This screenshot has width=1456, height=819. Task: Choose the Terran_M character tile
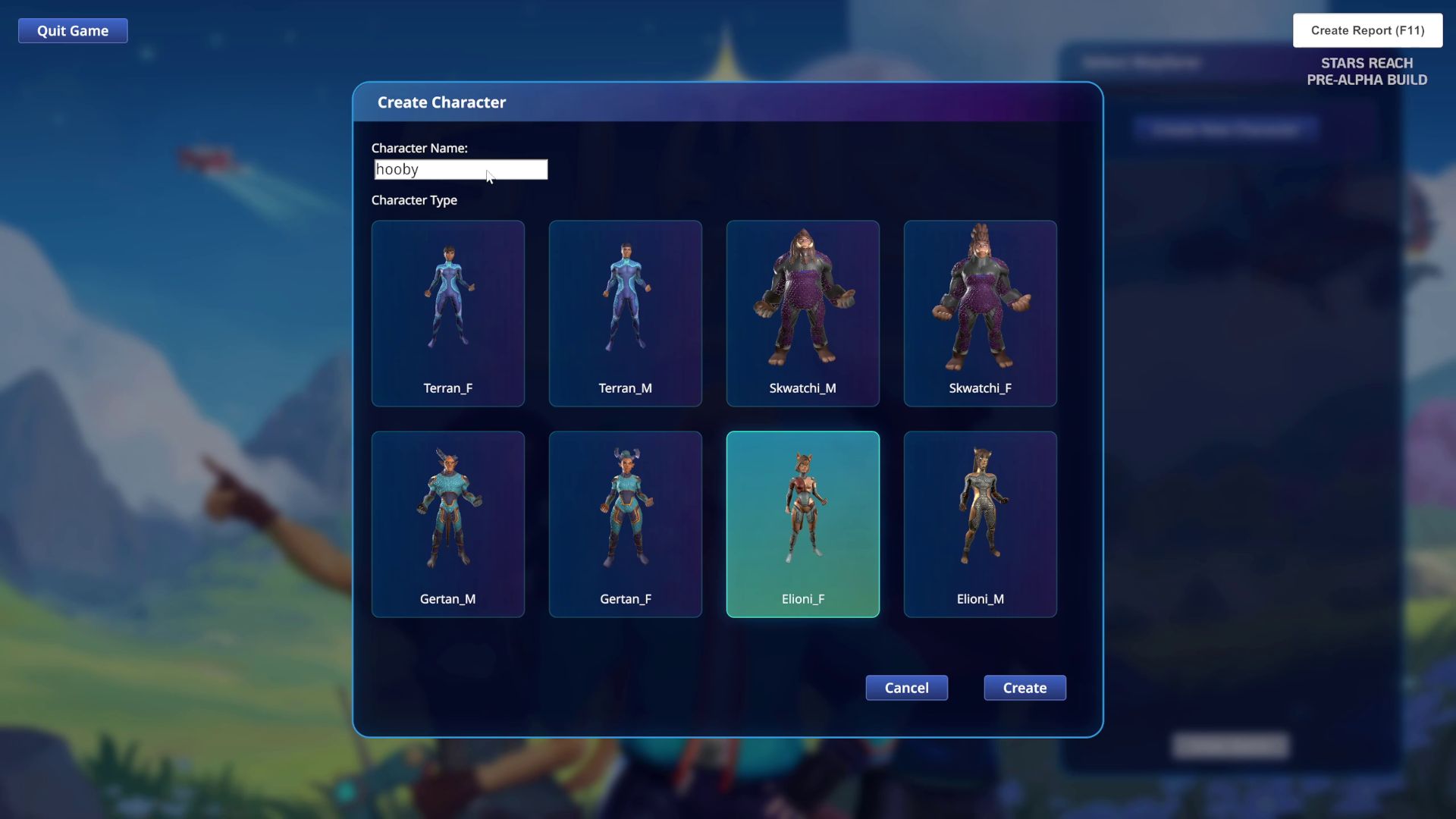pyautogui.click(x=625, y=313)
